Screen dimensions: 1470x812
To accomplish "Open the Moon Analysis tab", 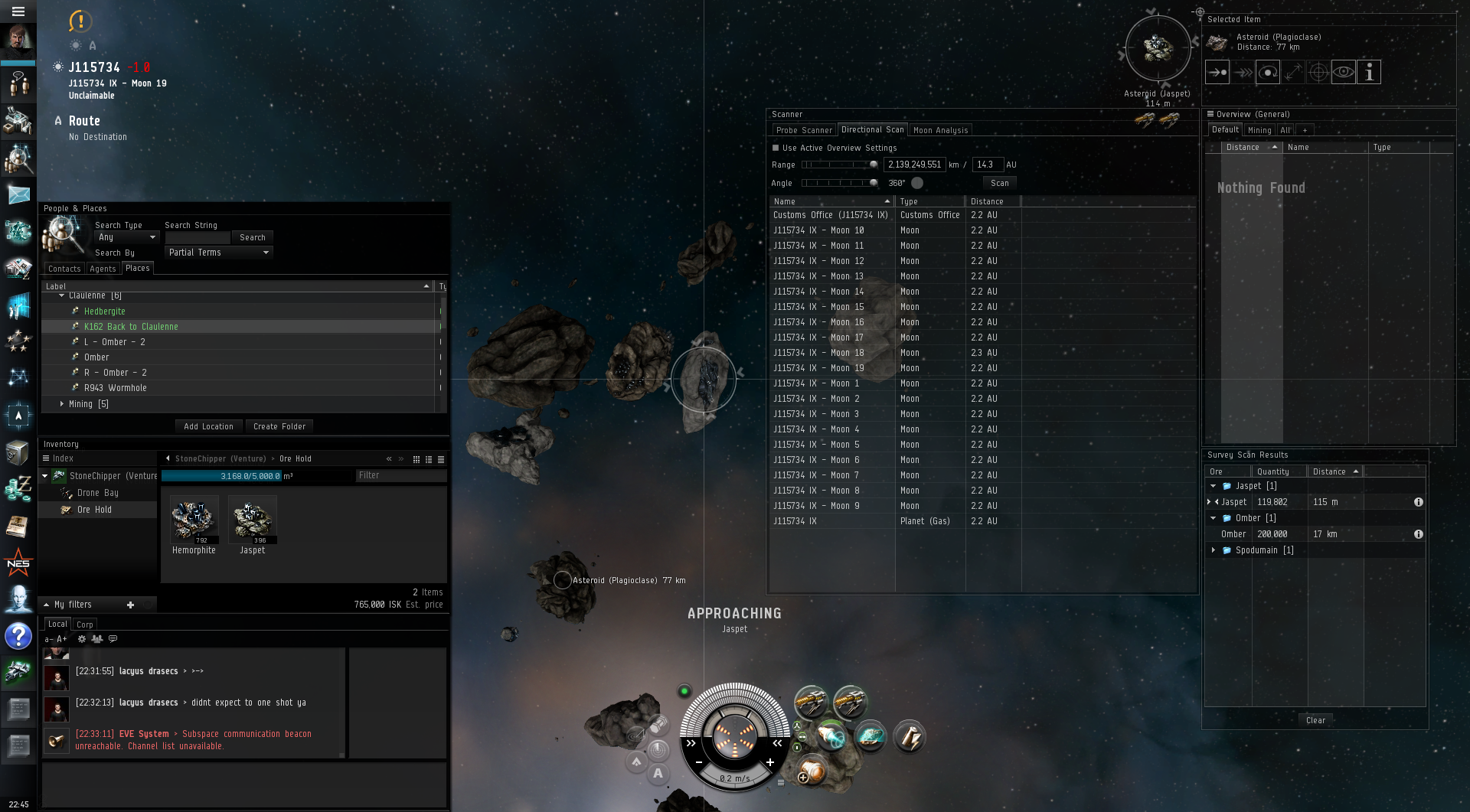I will coord(940,130).
